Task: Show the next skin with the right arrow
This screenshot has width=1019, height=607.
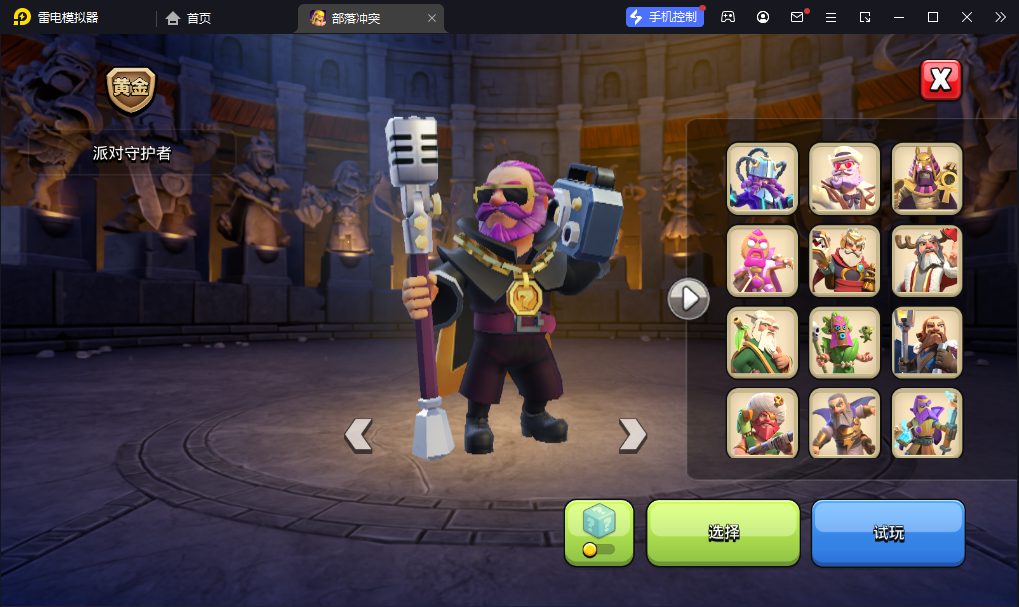Action: 632,434
